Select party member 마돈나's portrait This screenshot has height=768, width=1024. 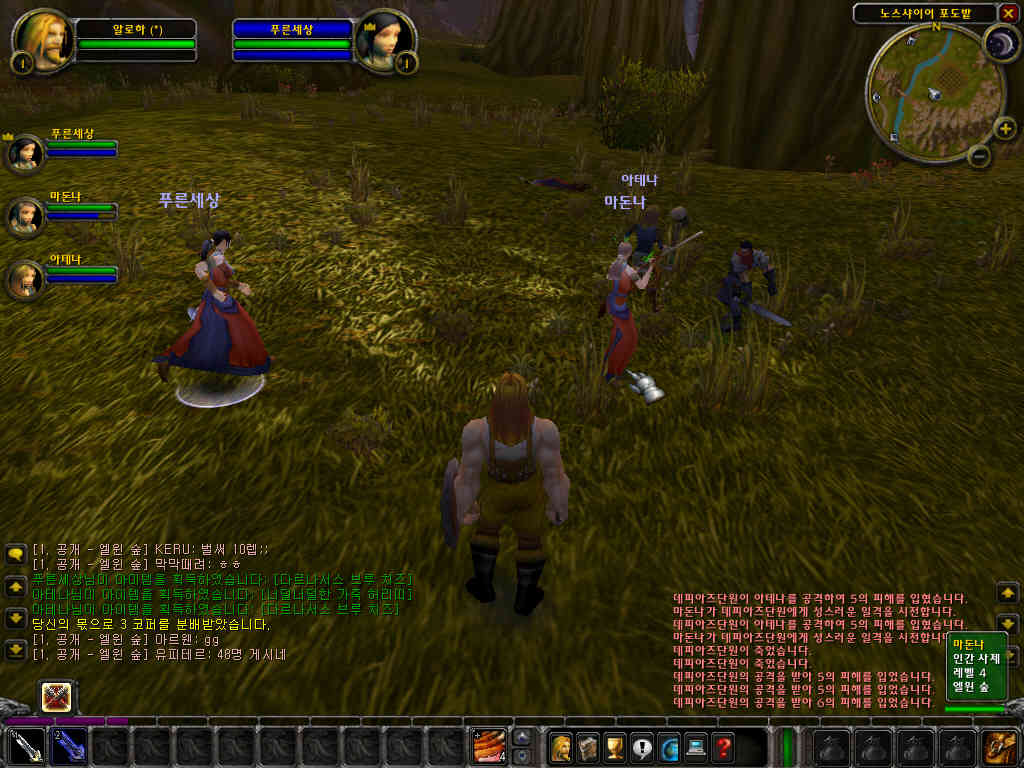(x=24, y=214)
